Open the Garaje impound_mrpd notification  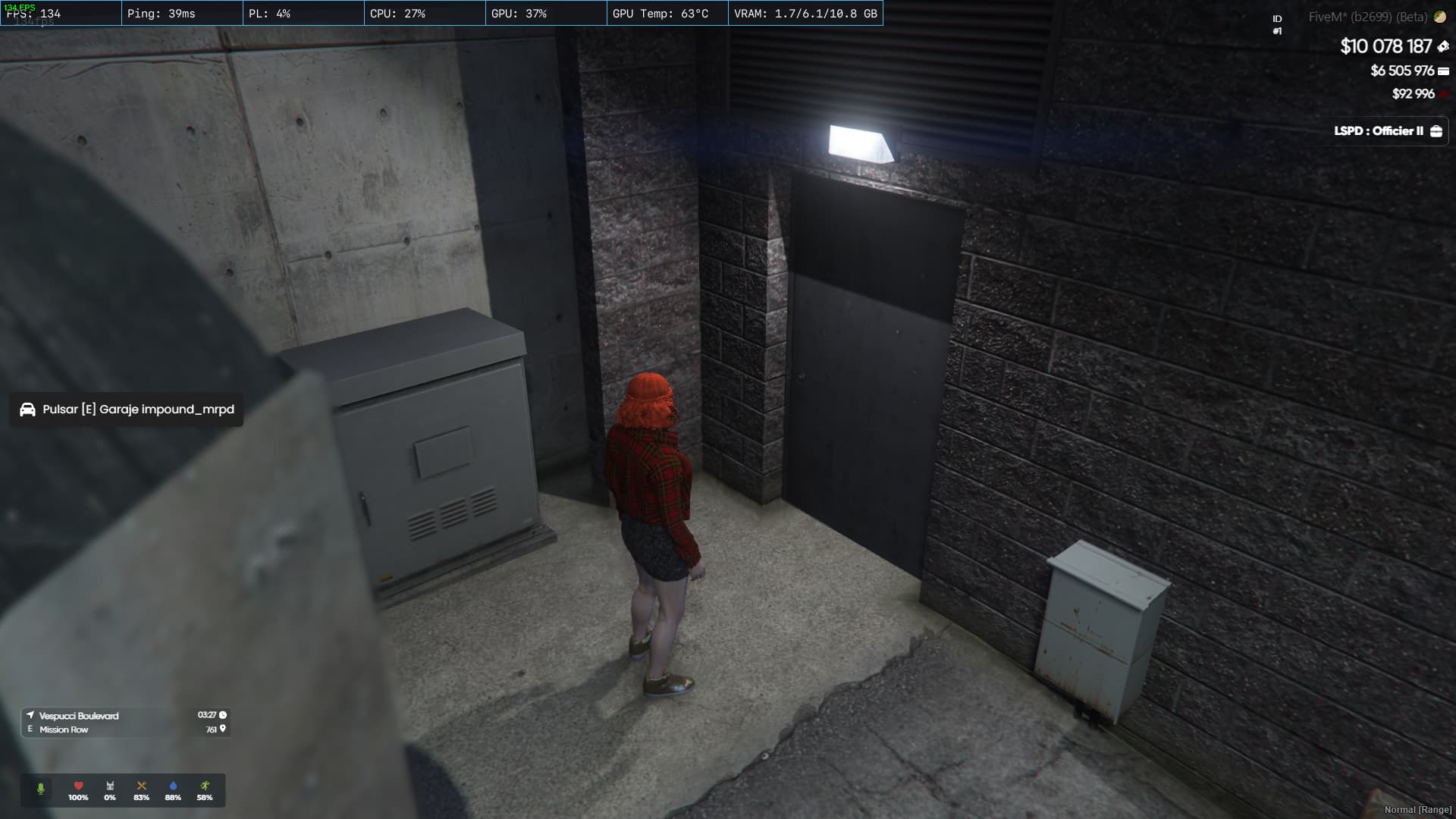pyautogui.click(x=126, y=409)
